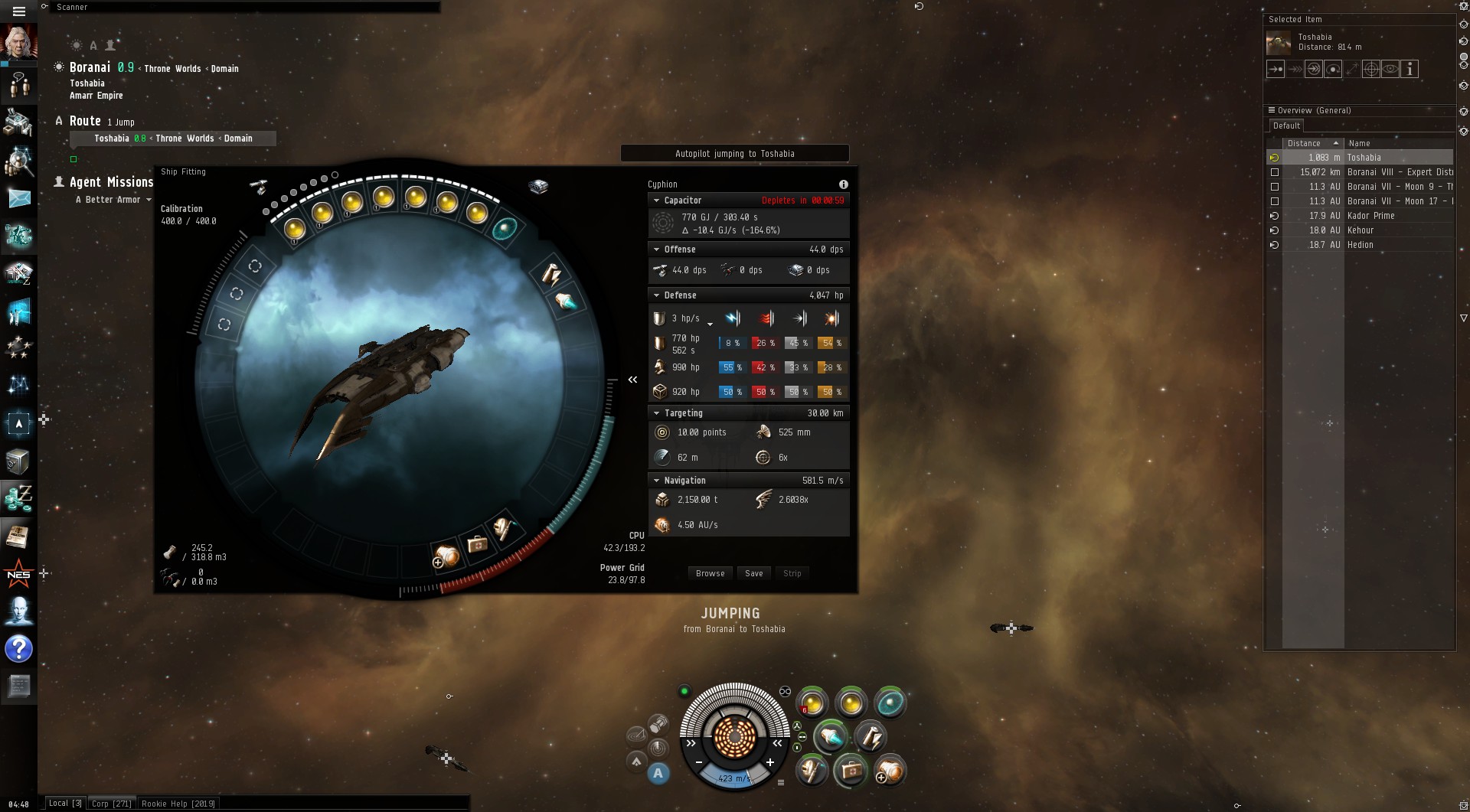Image resolution: width=1470 pixels, height=812 pixels.
Task: Toggle the autopilot A button on the HUD
Action: click(x=658, y=773)
